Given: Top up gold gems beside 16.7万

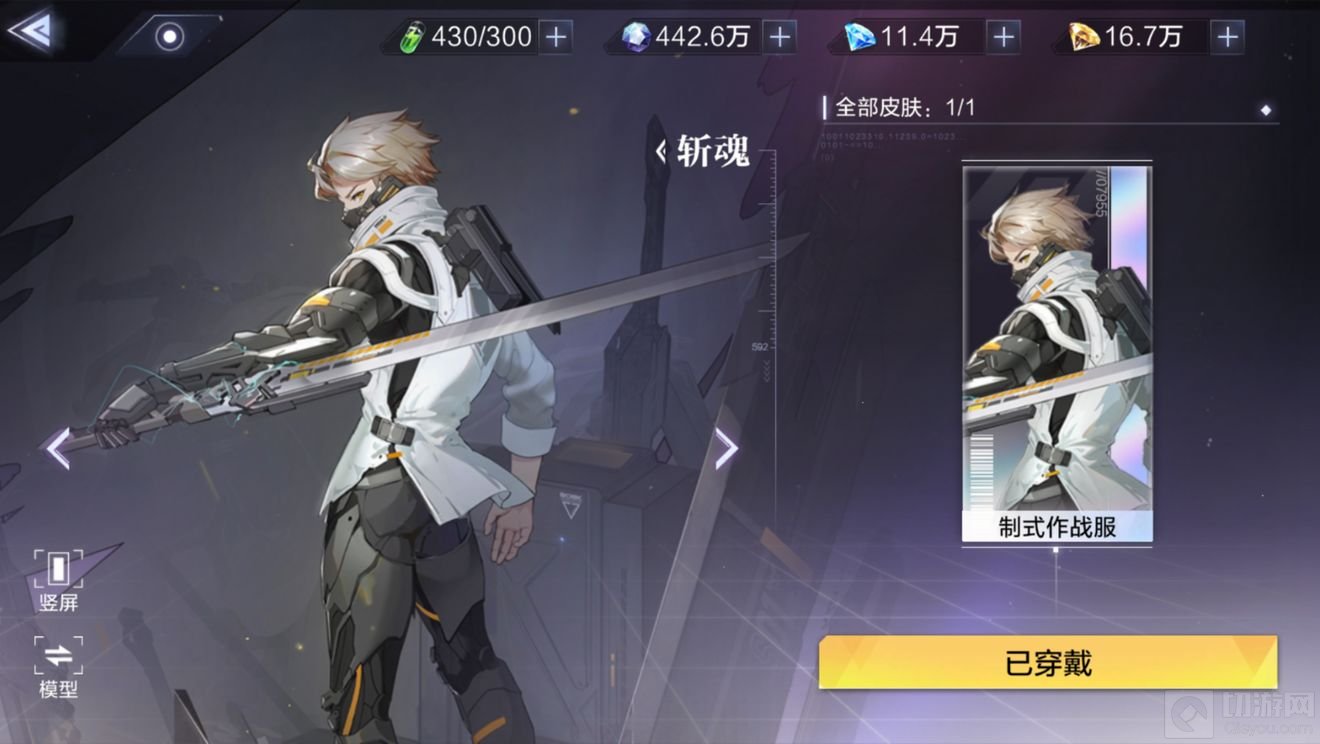Looking at the screenshot, I should [x=1227, y=38].
